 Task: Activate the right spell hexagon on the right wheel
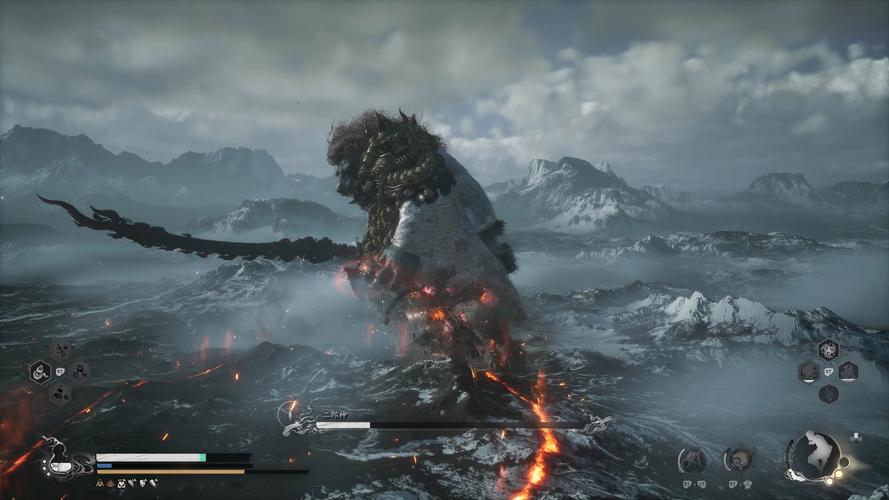click(848, 372)
